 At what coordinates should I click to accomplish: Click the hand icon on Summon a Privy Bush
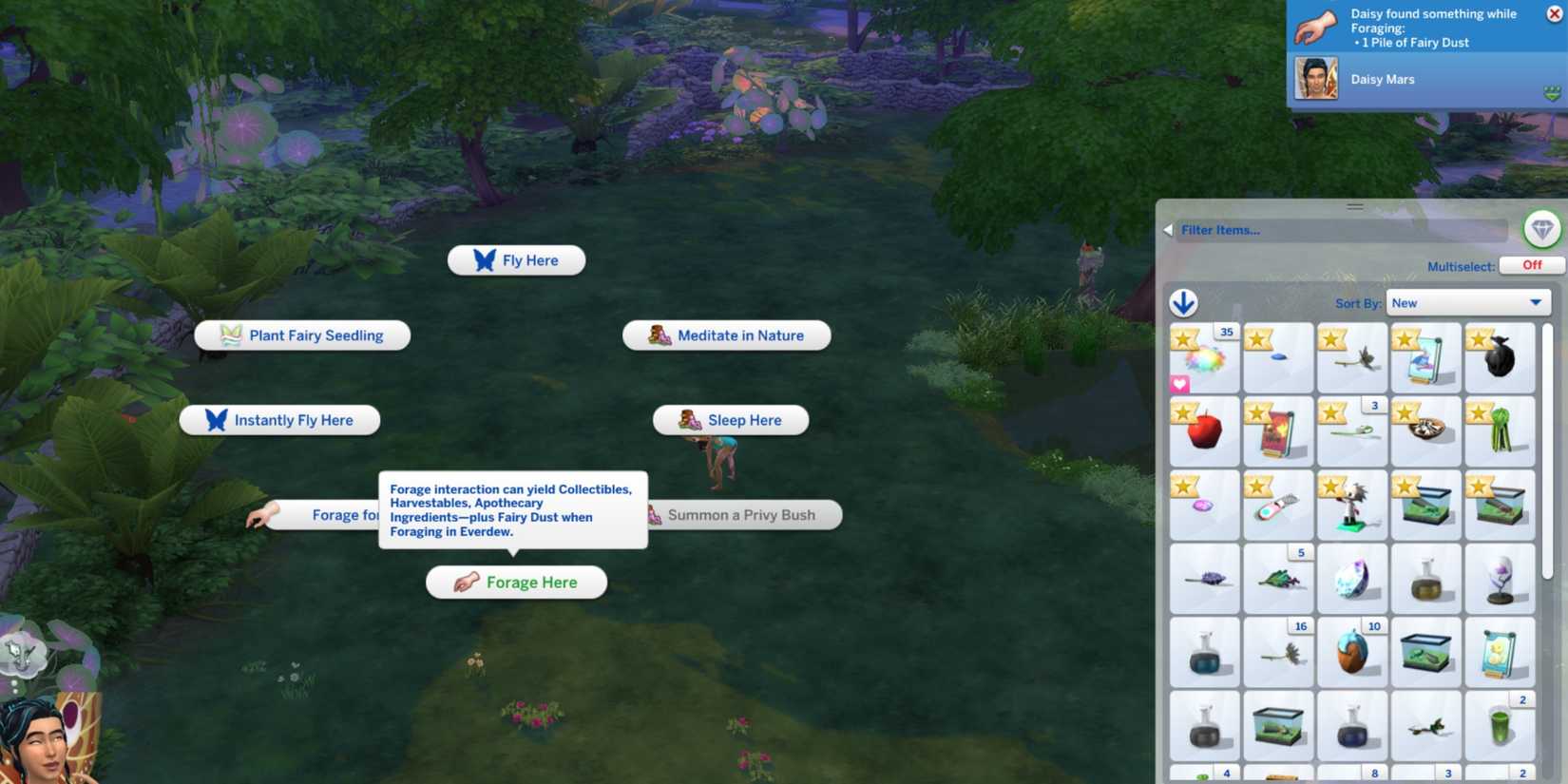pyautogui.click(x=653, y=514)
